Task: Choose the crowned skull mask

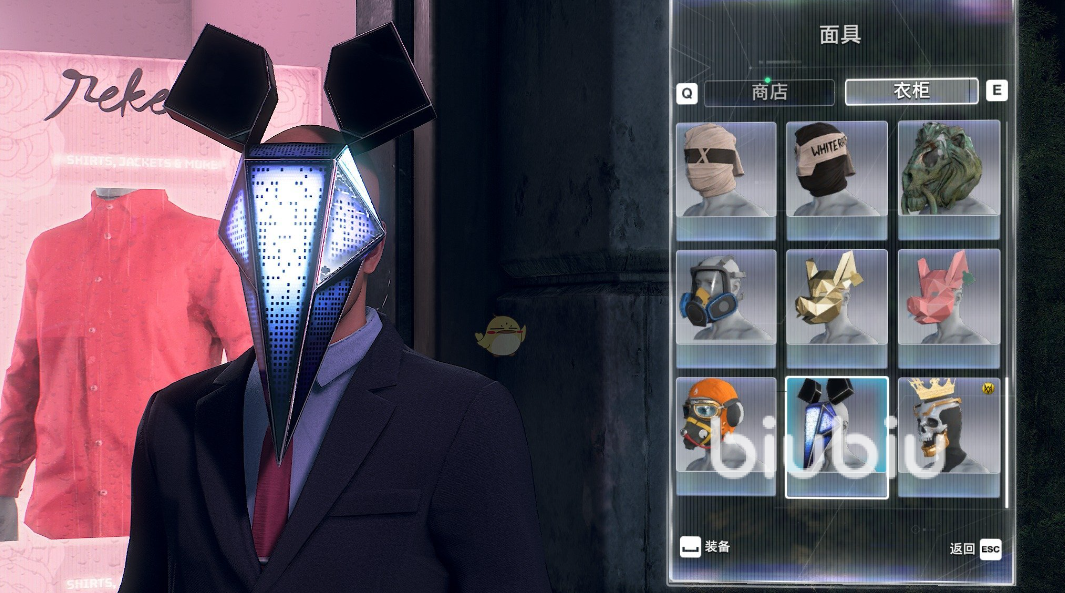Action: click(948, 427)
